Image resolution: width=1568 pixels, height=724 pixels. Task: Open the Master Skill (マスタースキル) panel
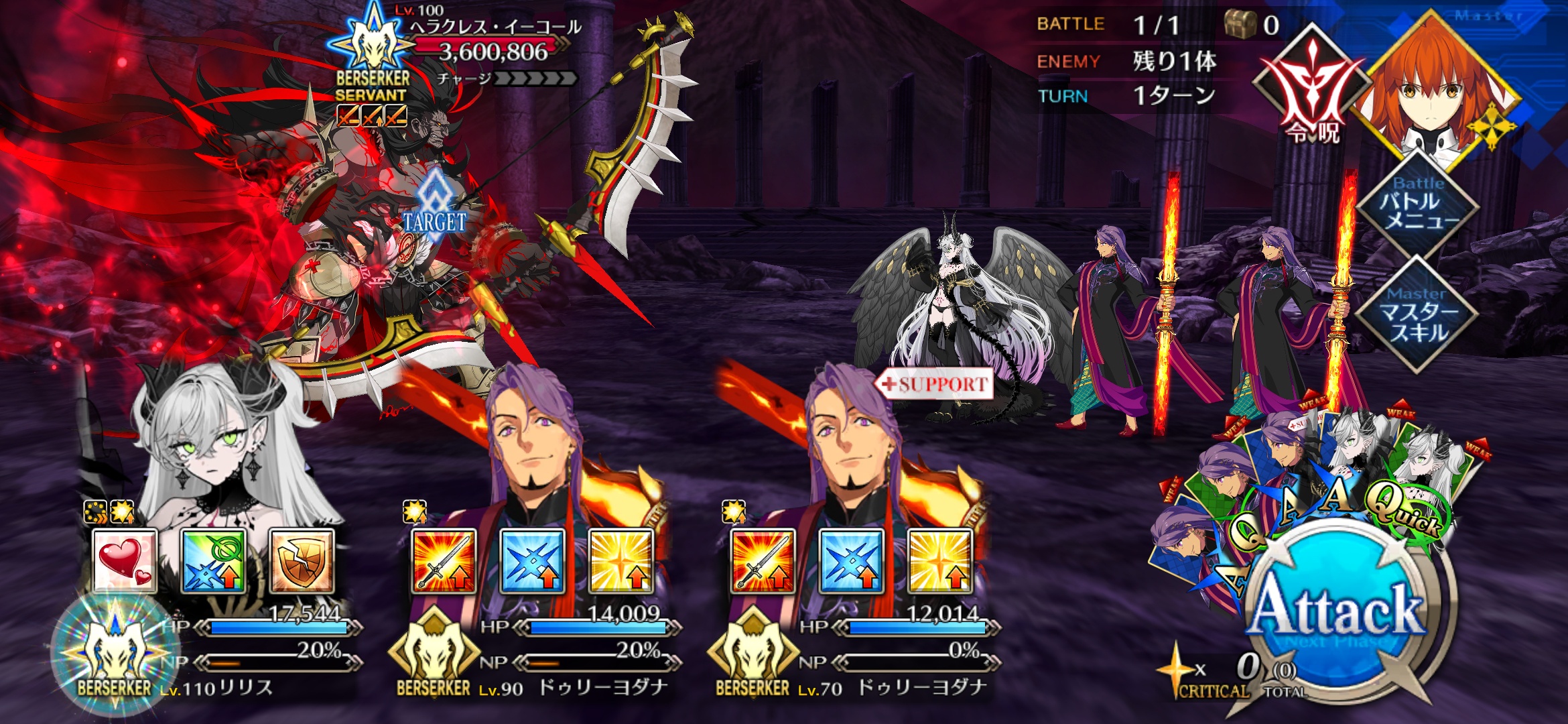tap(1417, 315)
